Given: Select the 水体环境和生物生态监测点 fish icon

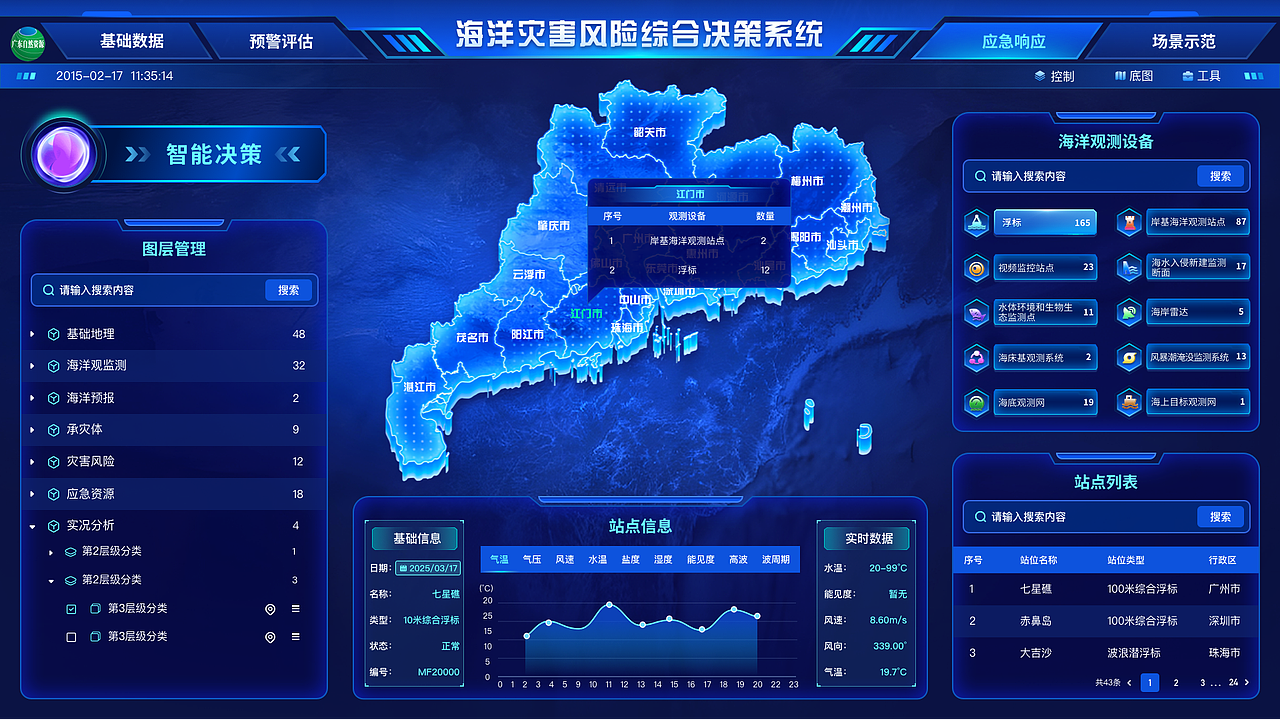Looking at the screenshot, I should coord(975,312).
